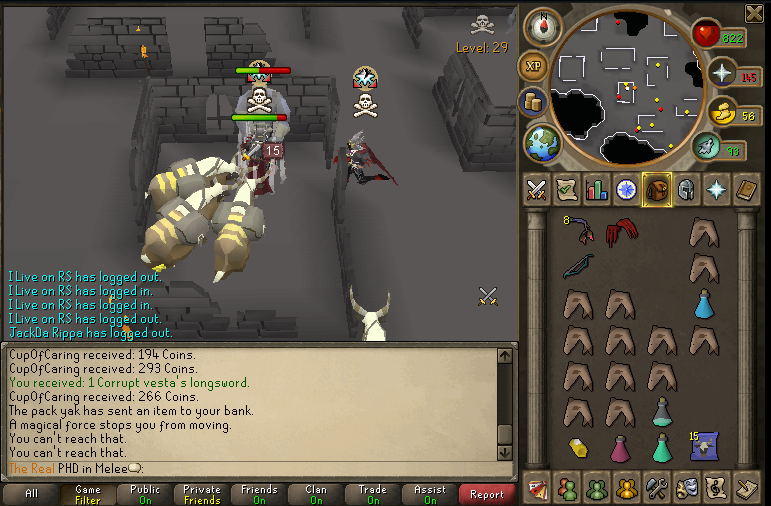Viewport: 771px width, 506px height.
Task: Switch to the prayer star tab
Action: tap(716, 189)
